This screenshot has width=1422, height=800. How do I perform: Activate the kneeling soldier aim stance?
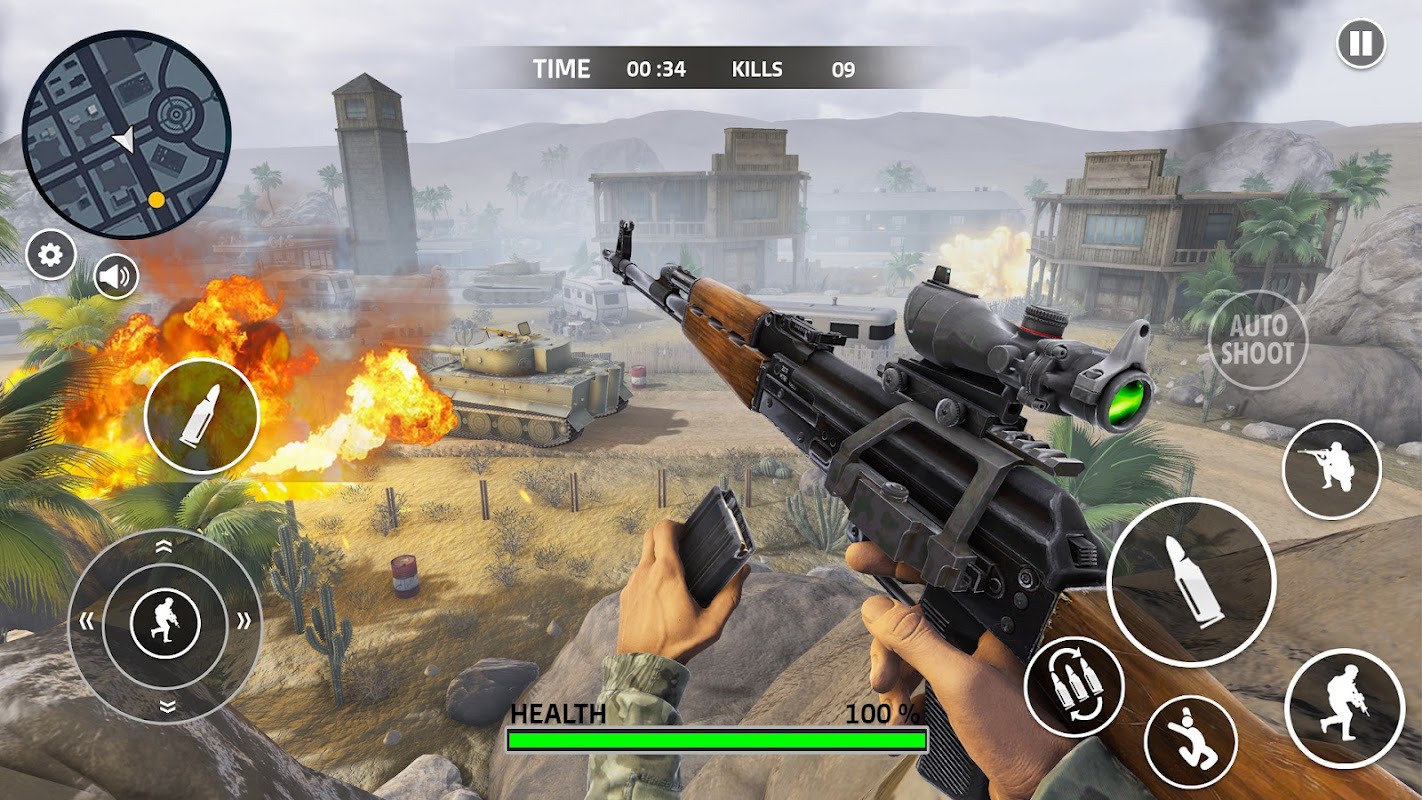1331,469
